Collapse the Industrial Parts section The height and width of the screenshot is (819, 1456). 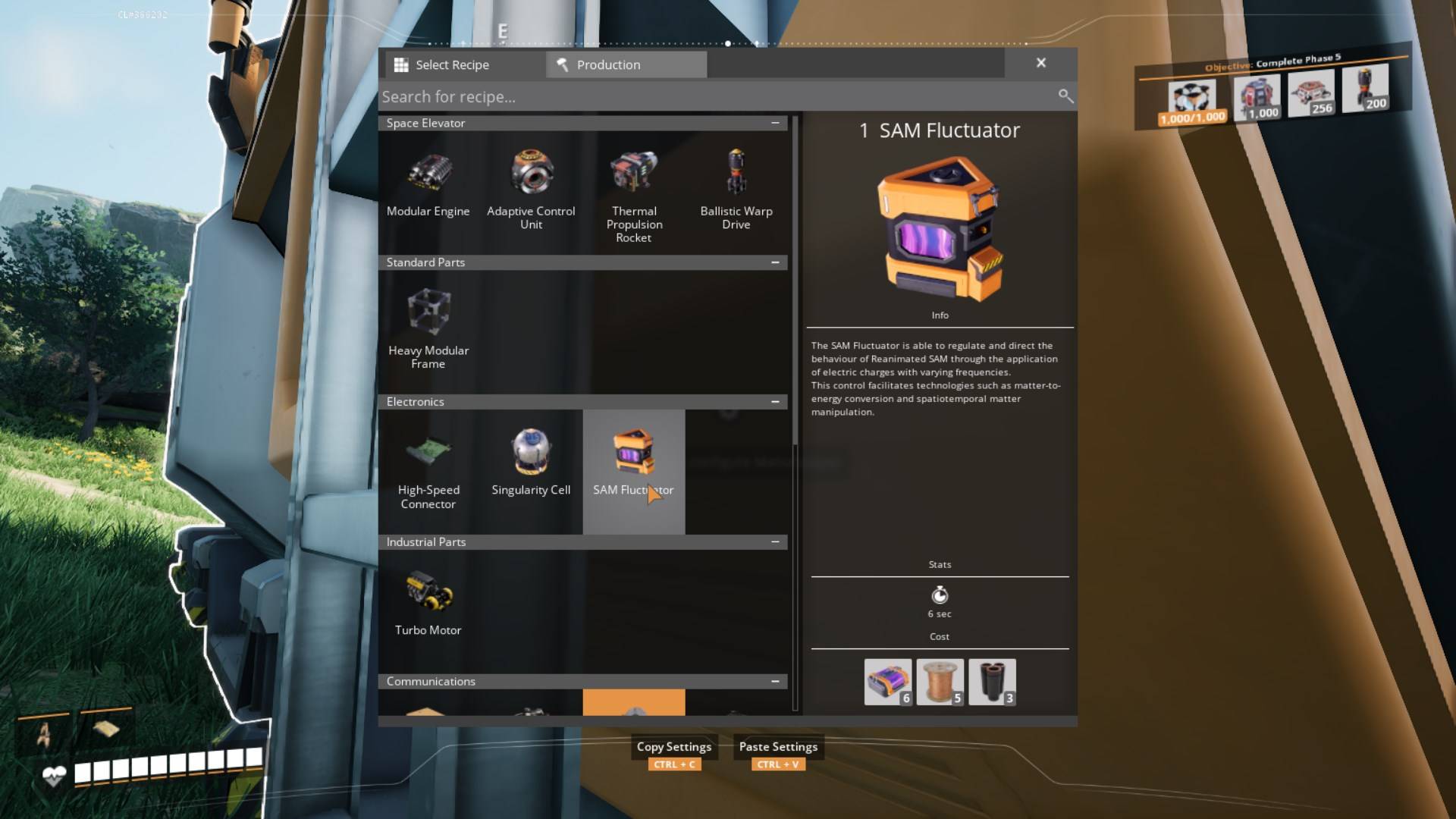[x=774, y=541]
